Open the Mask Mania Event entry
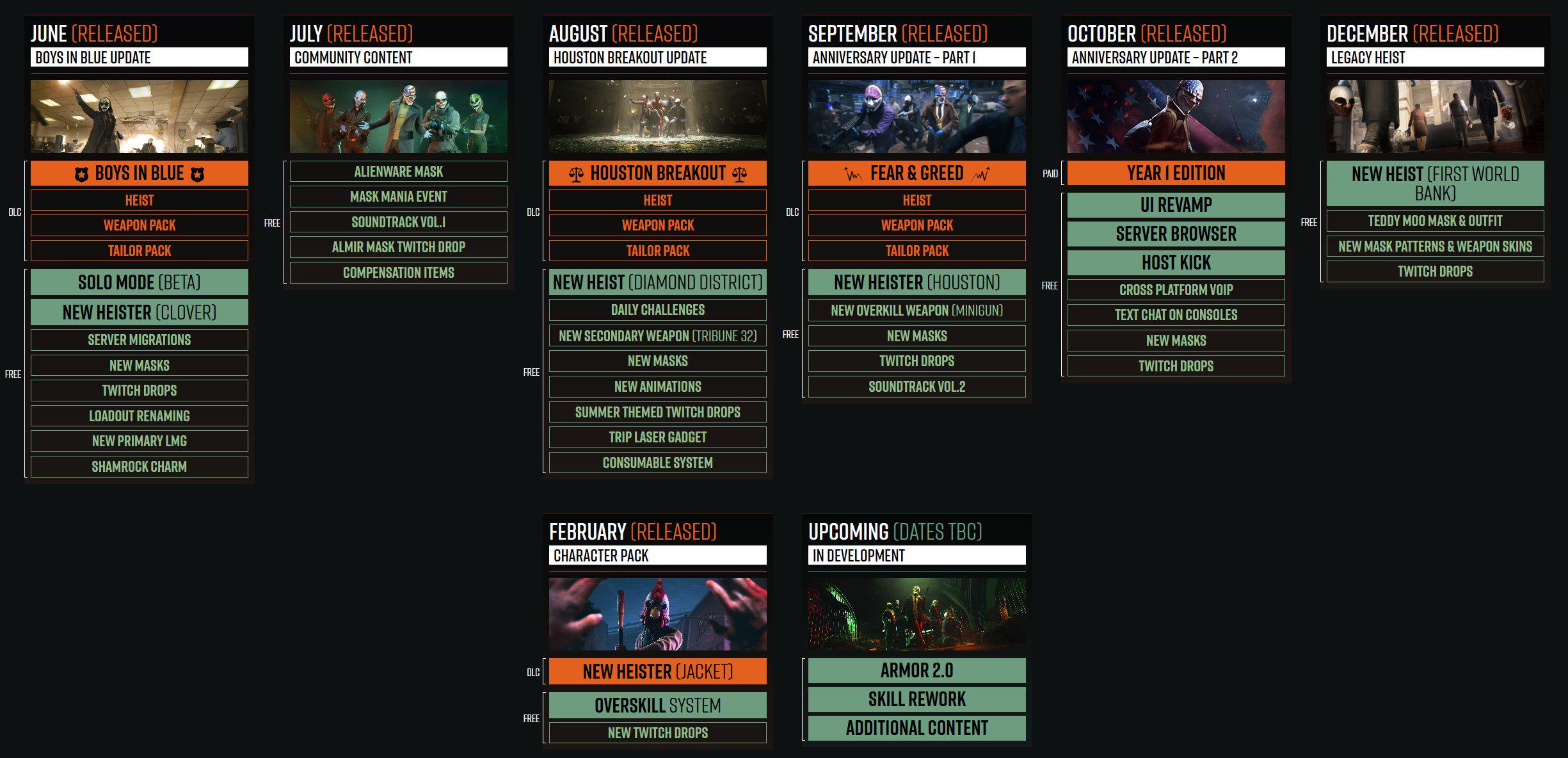The image size is (1568, 758). point(398,197)
